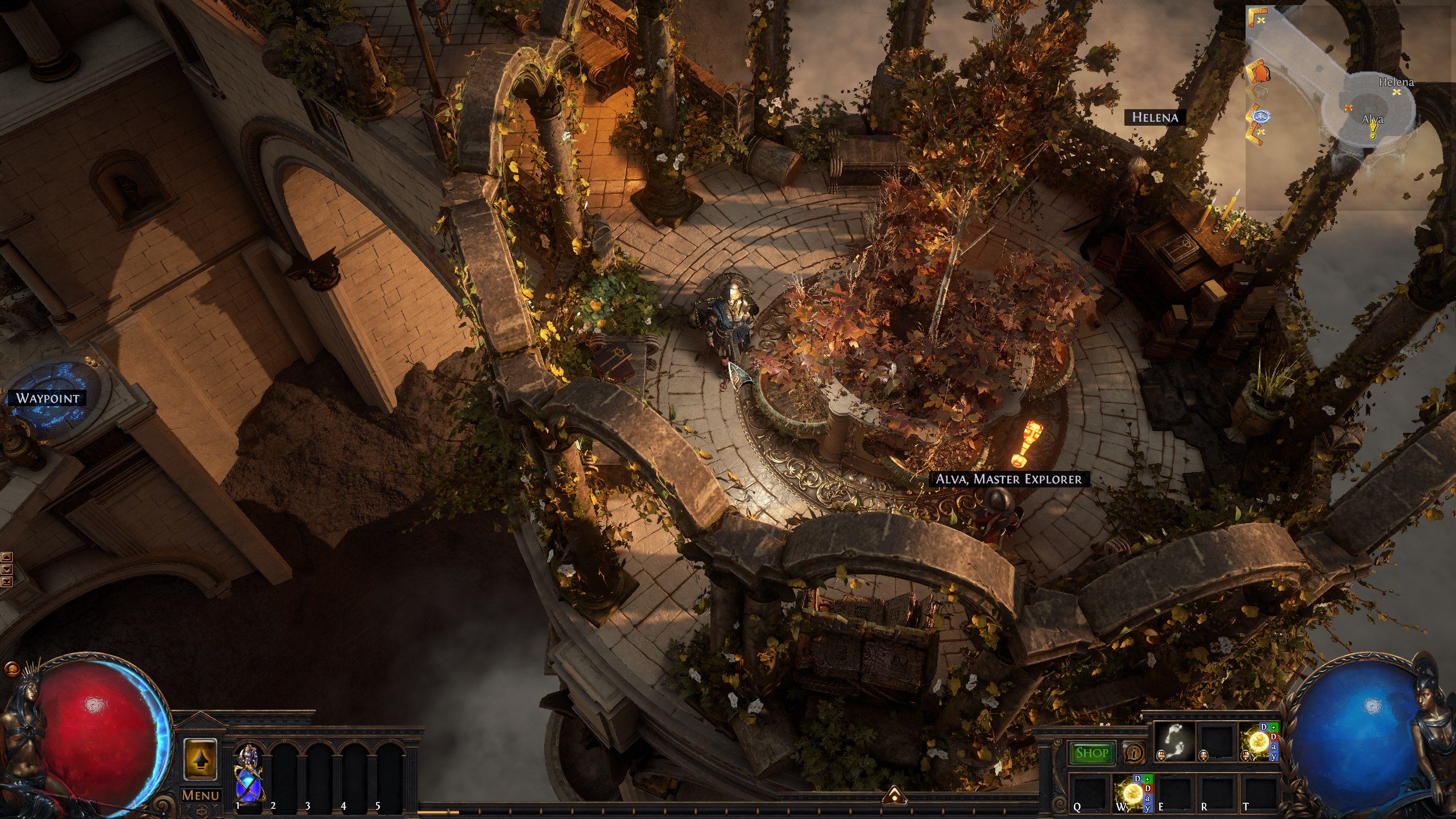1456x819 pixels.
Task: Click the yellow level-up arrow button
Action: 200,759
